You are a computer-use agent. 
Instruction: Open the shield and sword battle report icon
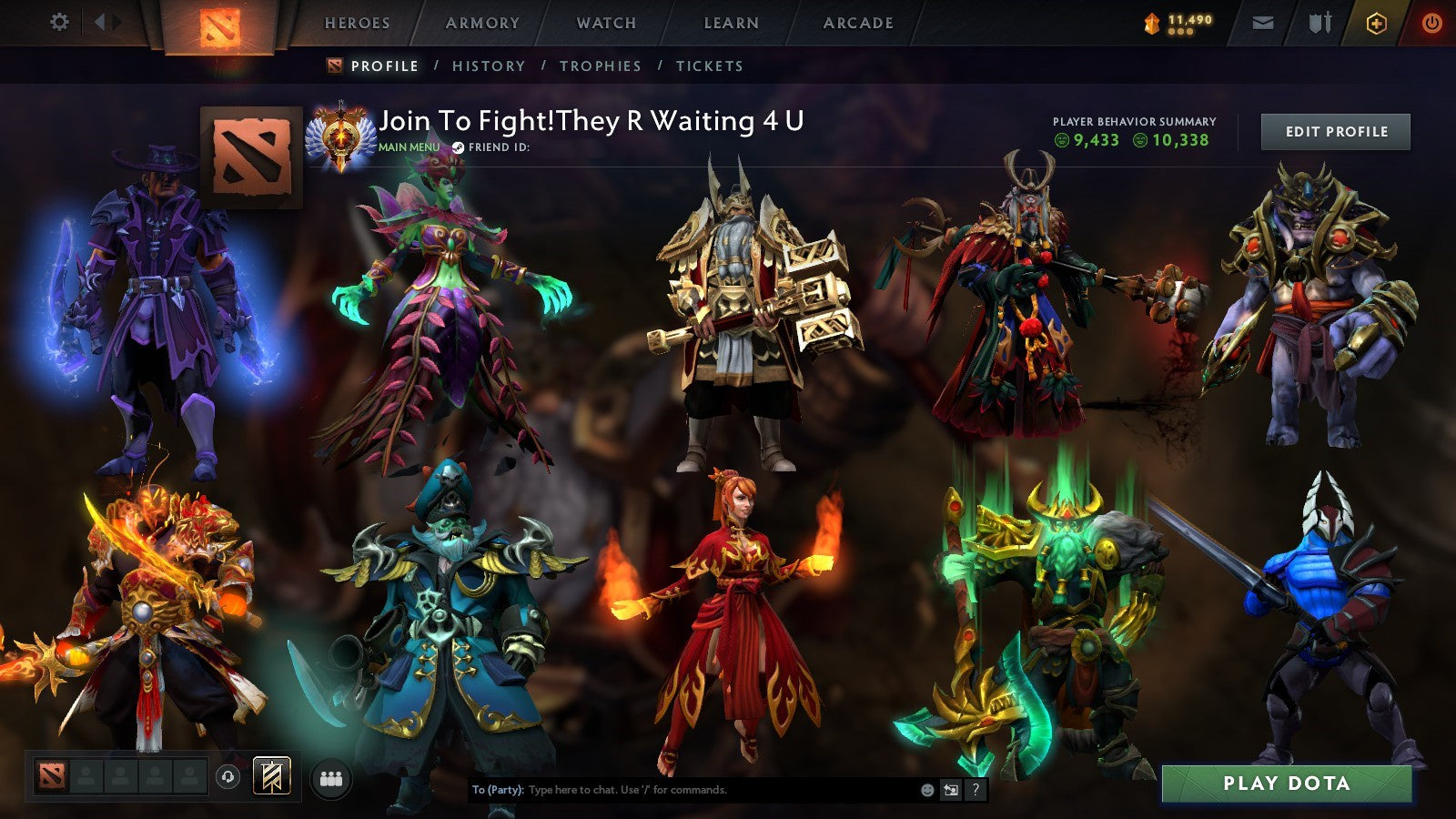click(x=1320, y=22)
